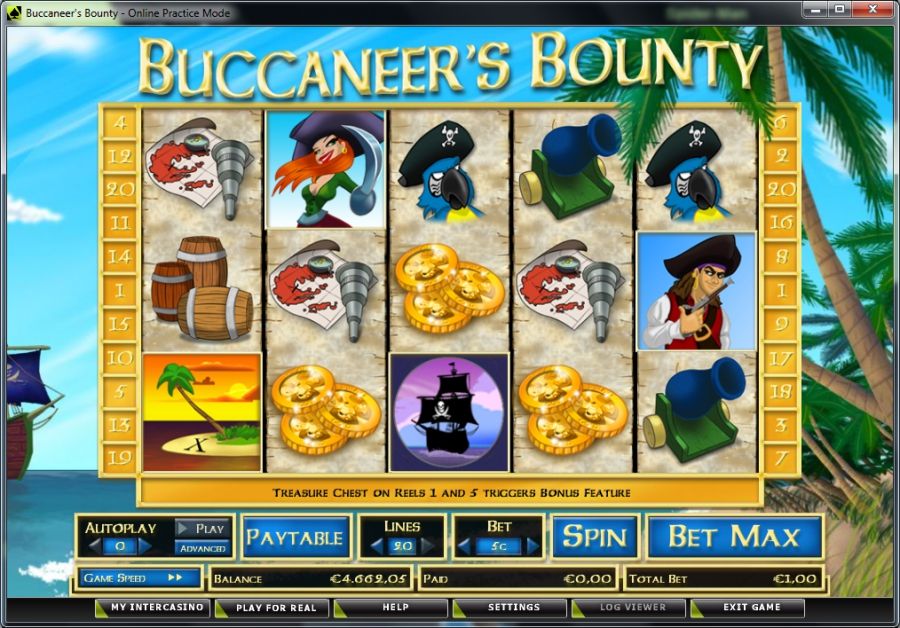900x628 pixels.
Task: Minimize the game window
Action: (813, 10)
